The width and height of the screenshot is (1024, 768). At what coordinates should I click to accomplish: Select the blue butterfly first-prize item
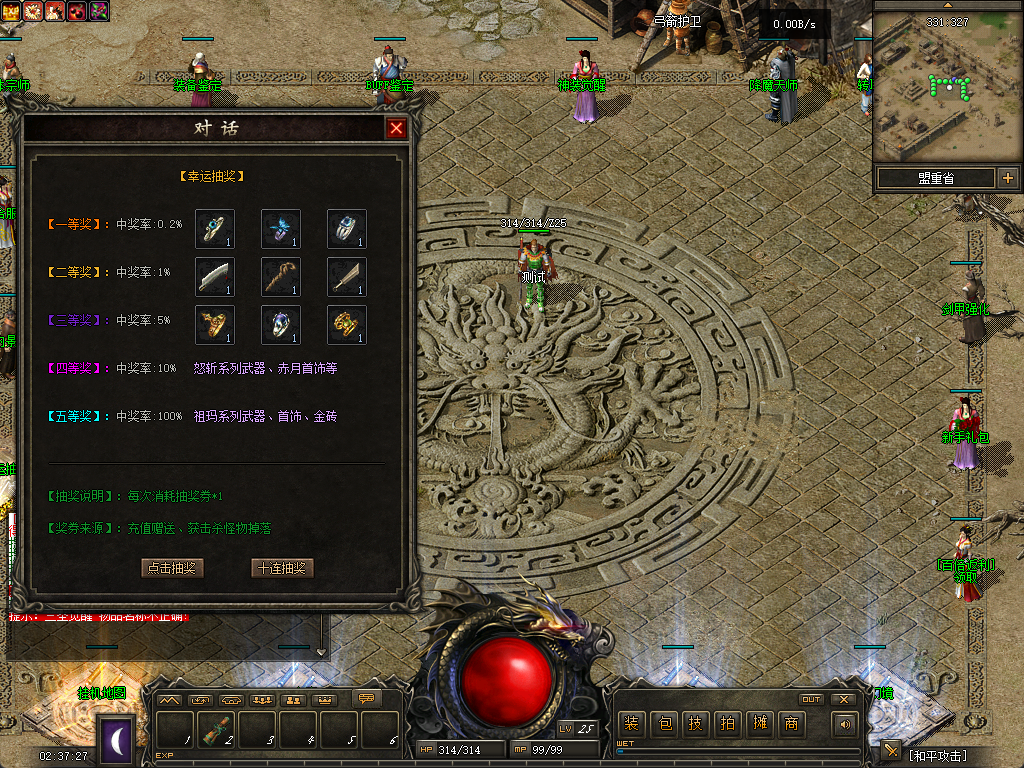click(x=281, y=229)
